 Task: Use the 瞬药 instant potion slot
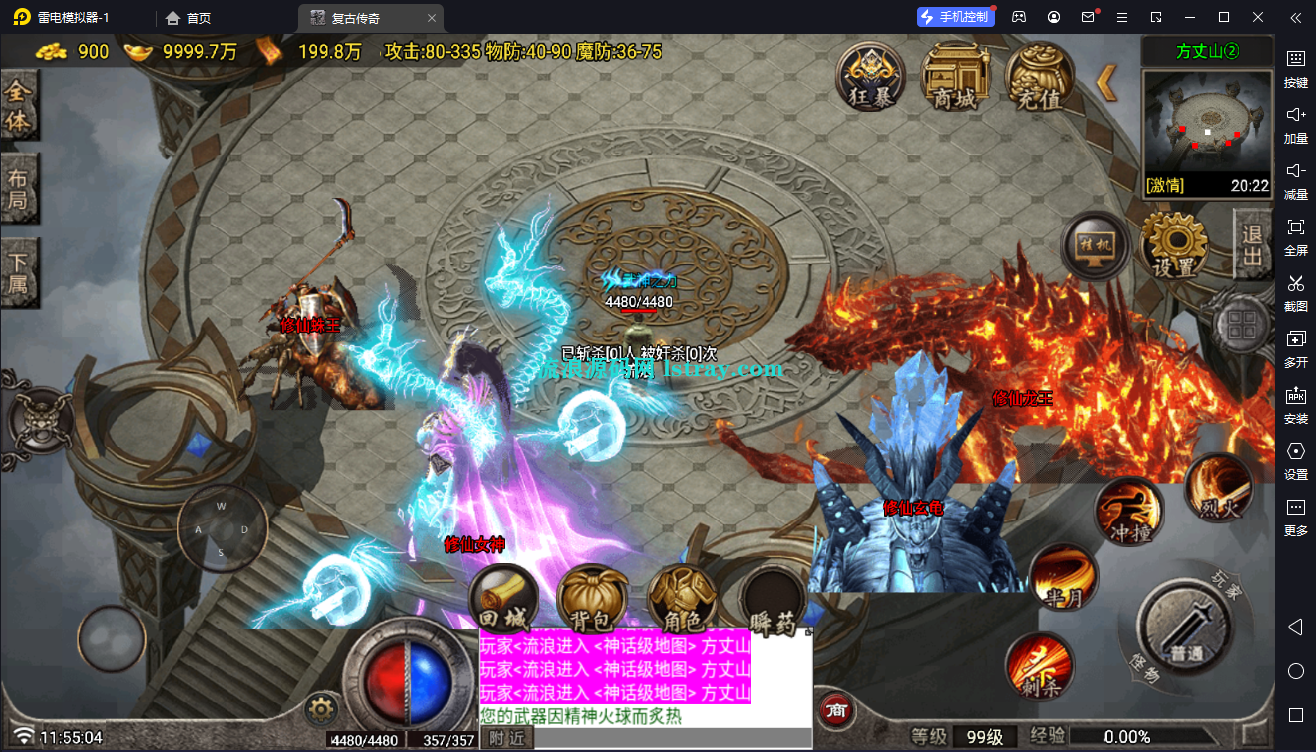coord(772,602)
